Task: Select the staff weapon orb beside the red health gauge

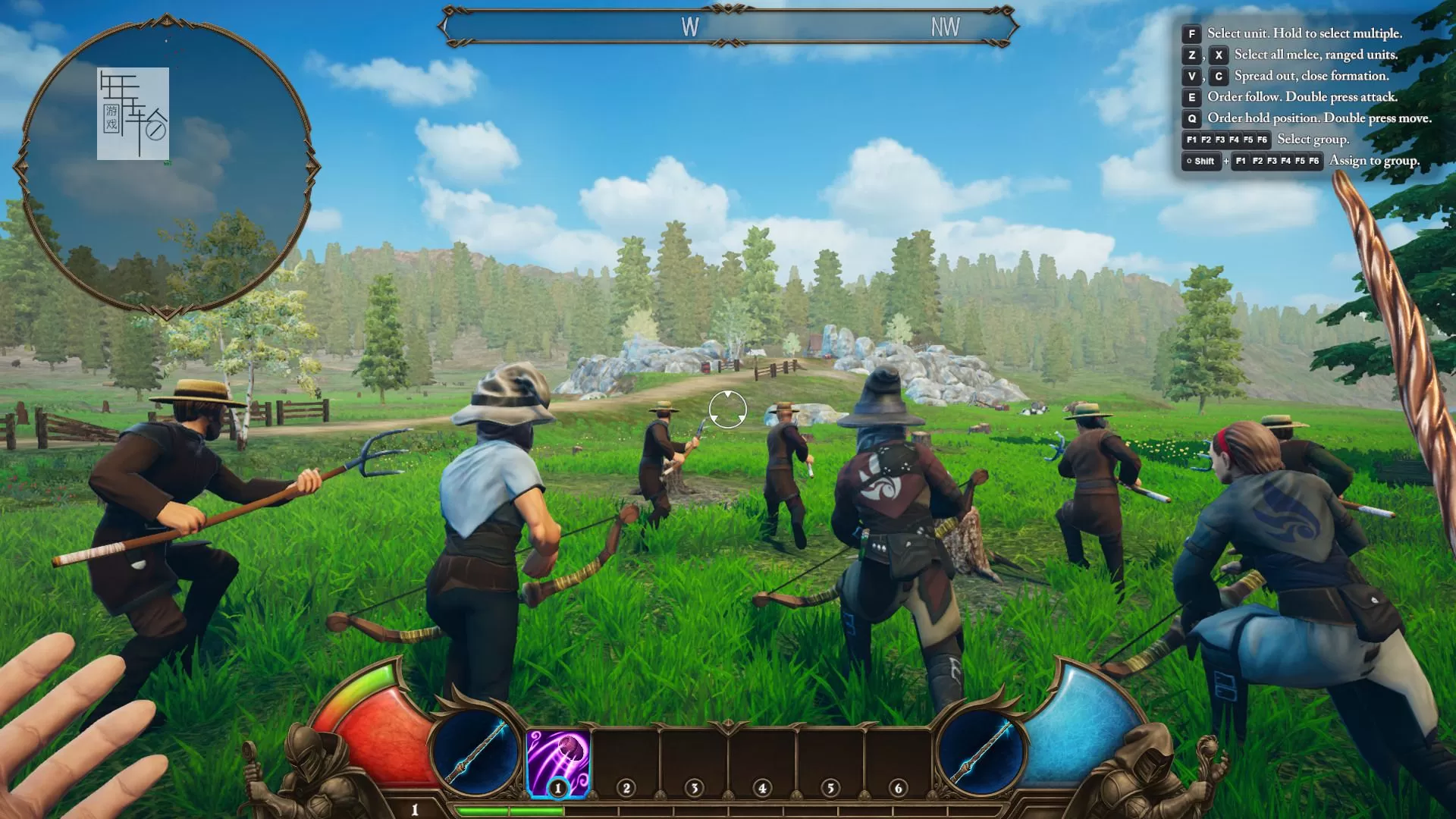Action: [x=475, y=752]
